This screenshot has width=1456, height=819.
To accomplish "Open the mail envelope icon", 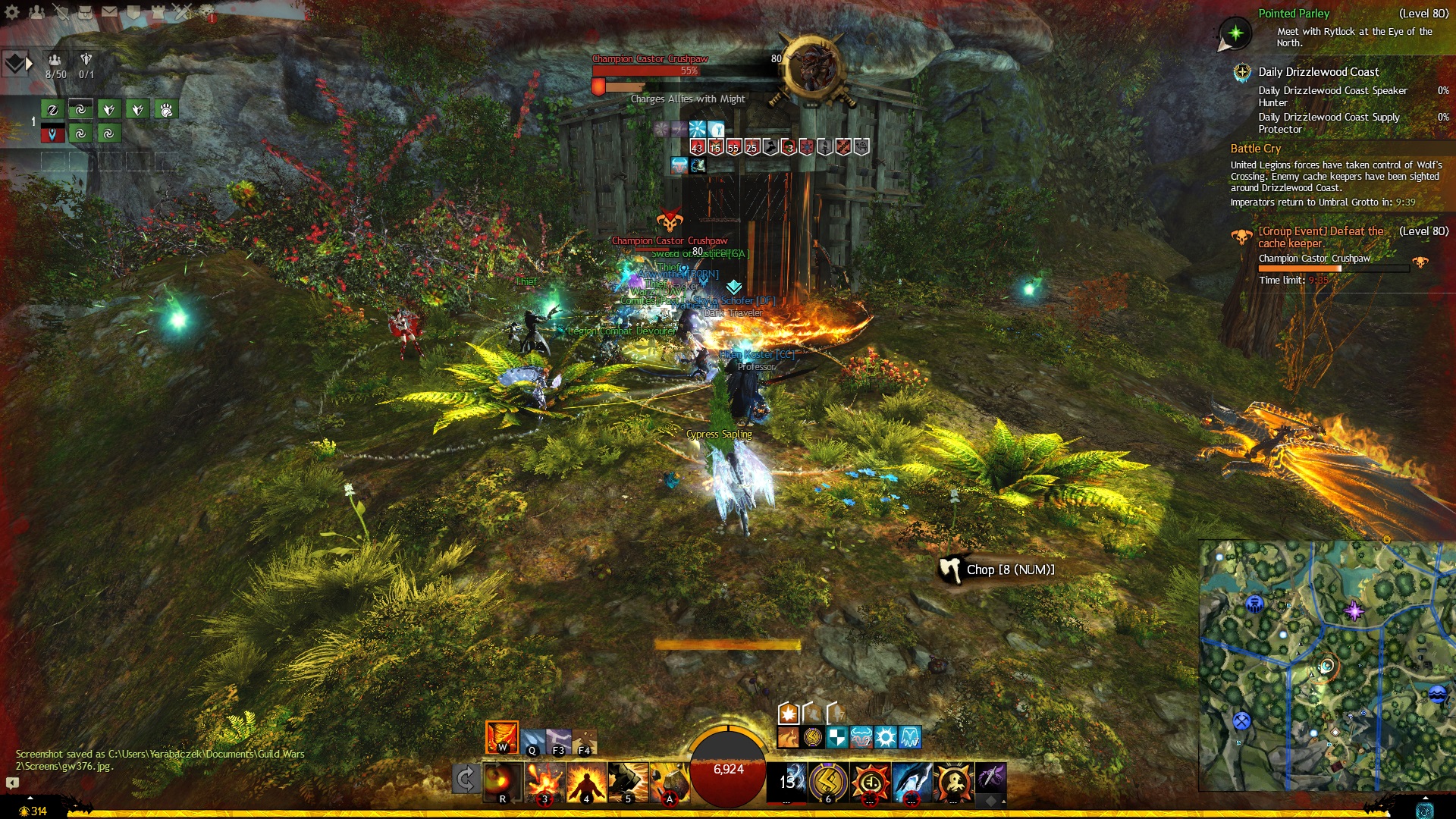I will [x=109, y=12].
